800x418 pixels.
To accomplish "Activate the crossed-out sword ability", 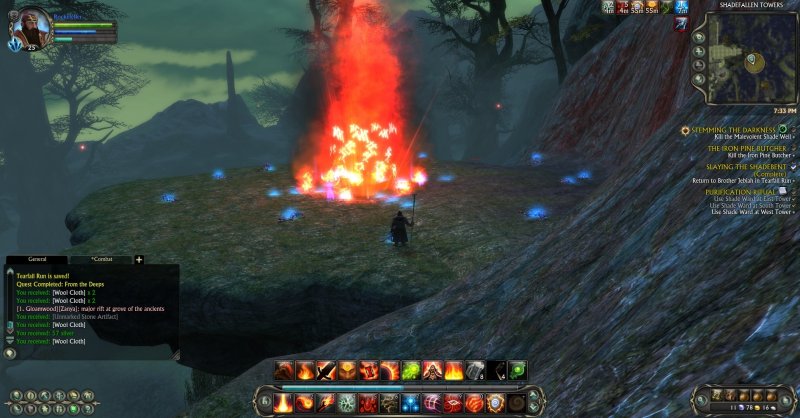I will [x=326, y=370].
